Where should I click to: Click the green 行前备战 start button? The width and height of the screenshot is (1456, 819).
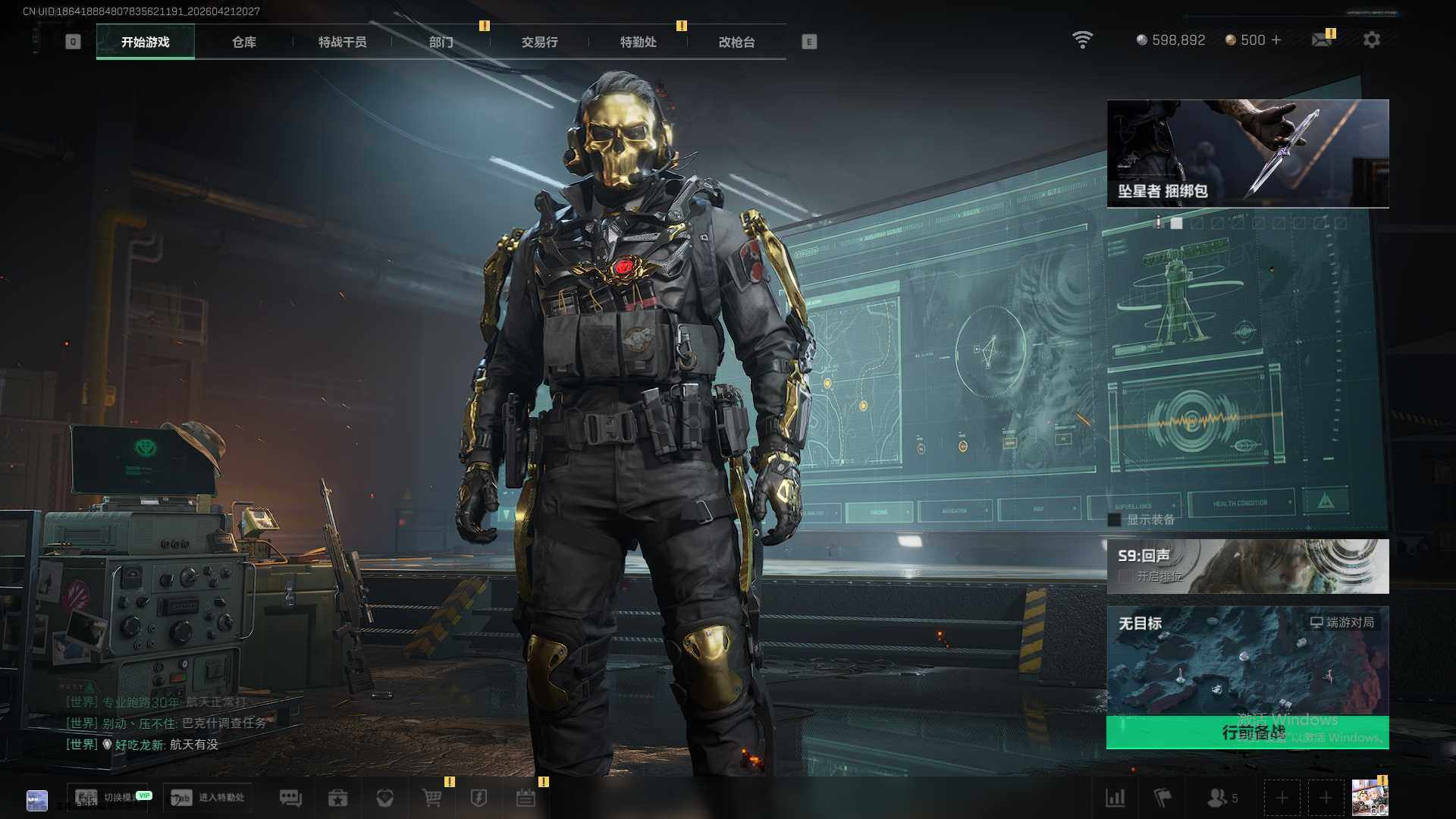1247,733
